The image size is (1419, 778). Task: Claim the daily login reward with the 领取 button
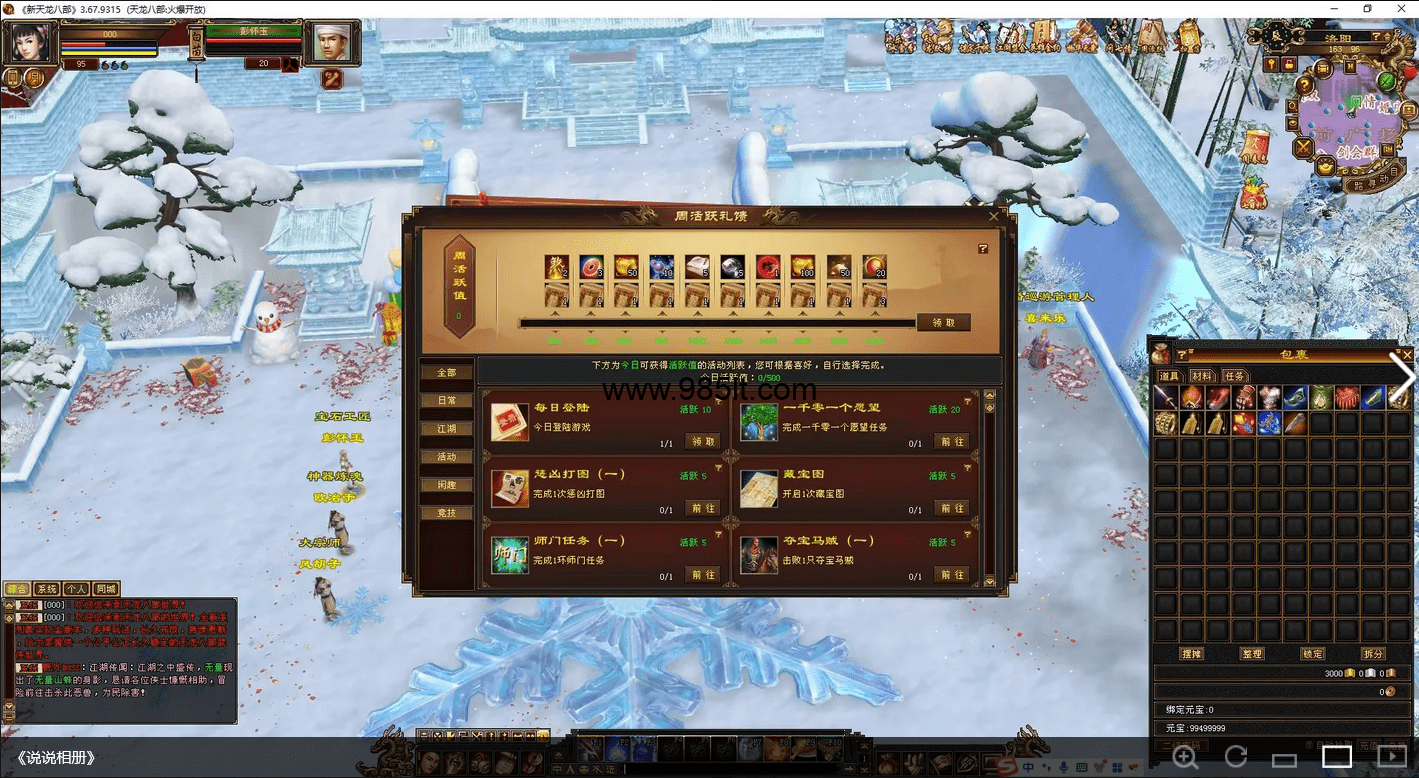tap(701, 441)
